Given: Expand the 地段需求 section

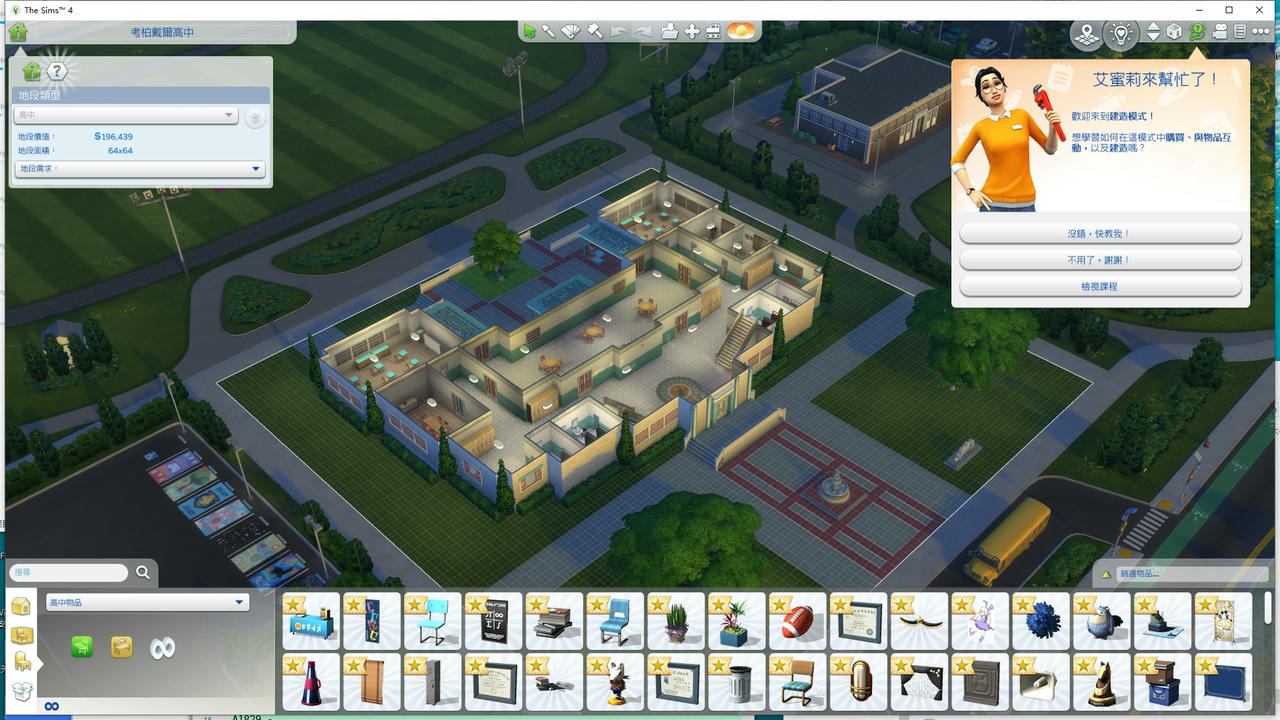Looking at the screenshot, I should 138,168.
